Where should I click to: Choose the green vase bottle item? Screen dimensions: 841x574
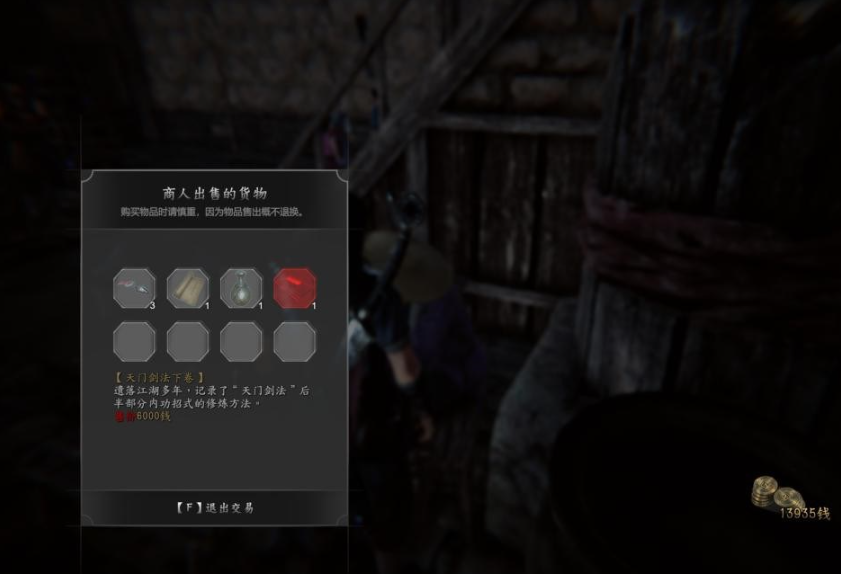[241, 289]
